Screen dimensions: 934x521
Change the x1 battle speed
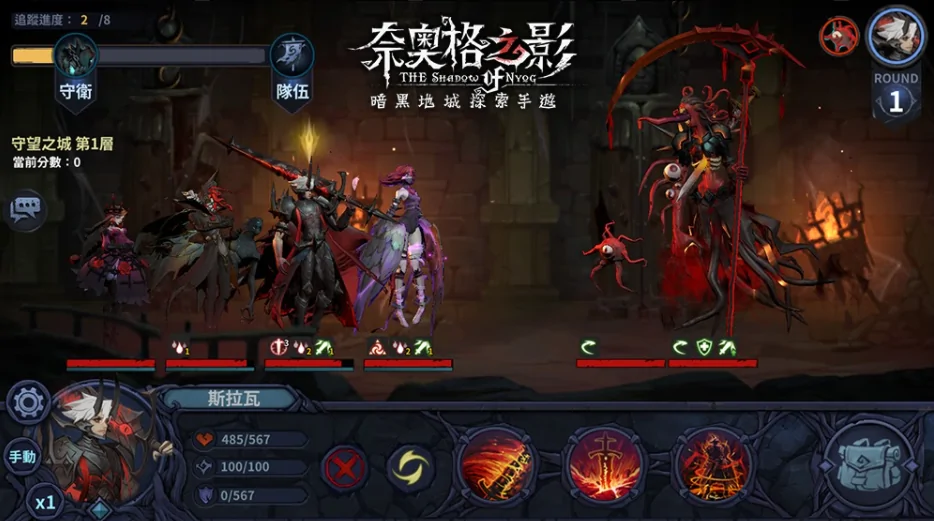[44, 501]
